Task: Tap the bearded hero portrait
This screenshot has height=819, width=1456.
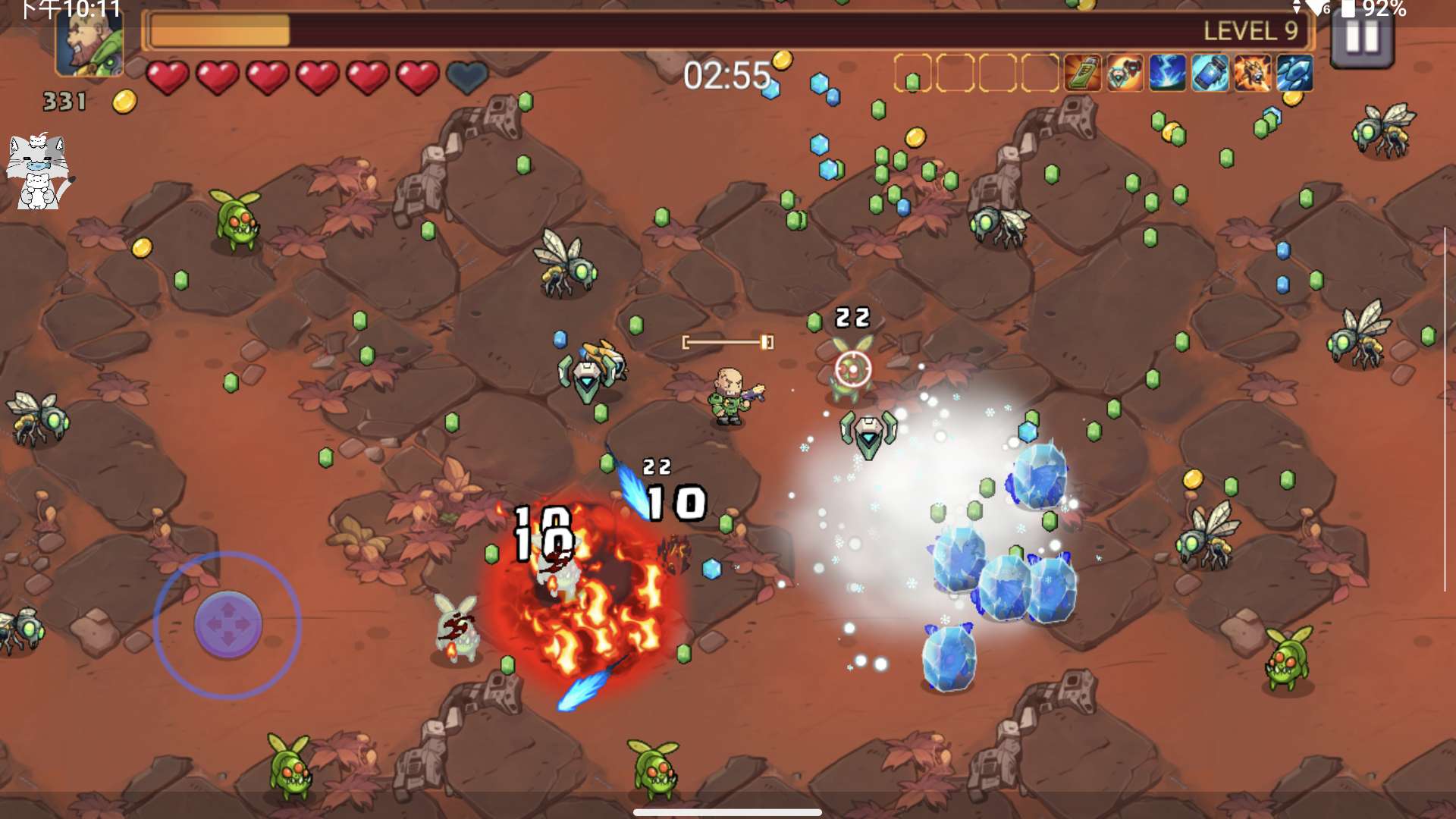Action: (89, 42)
